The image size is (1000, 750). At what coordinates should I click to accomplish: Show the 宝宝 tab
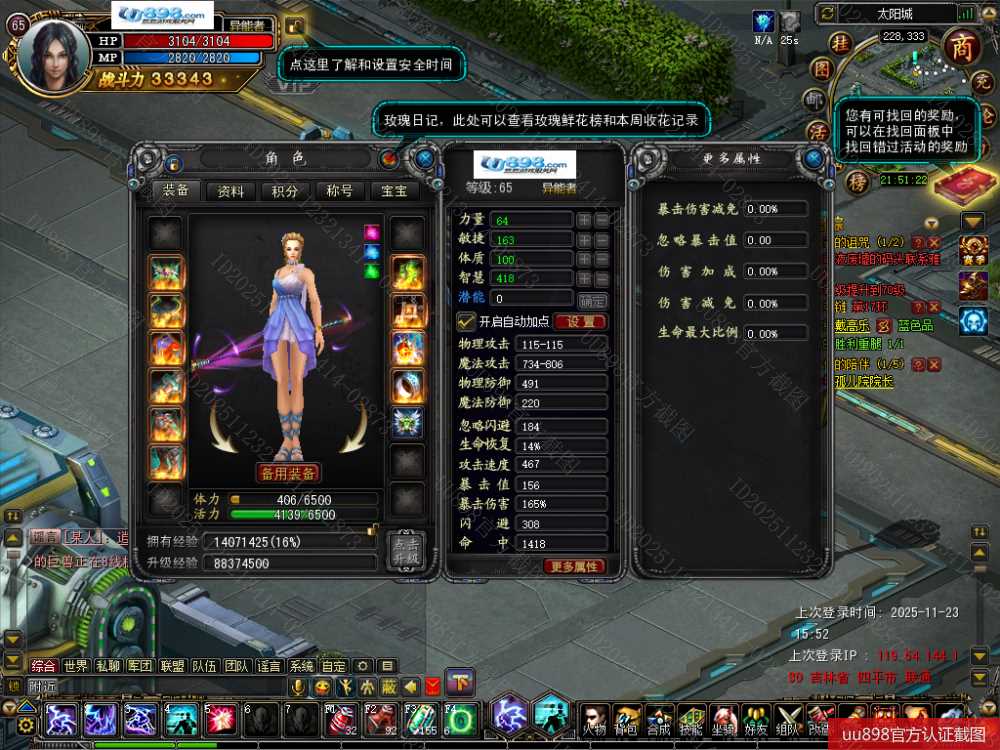pyautogui.click(x=394, y=191)
